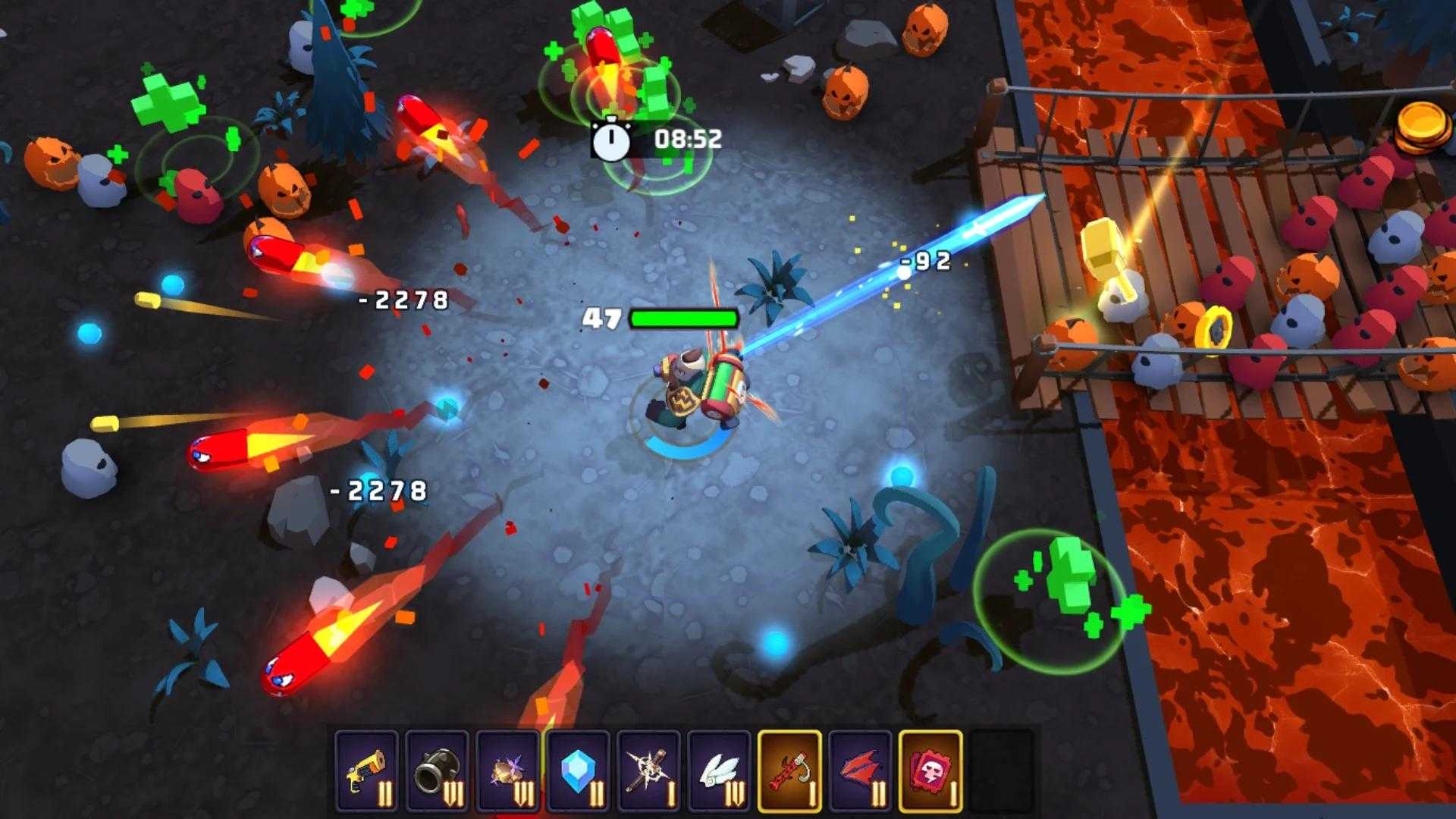Open the spiked mace weapon slot
Screen dimensions: 1456x819
point(649,771)
